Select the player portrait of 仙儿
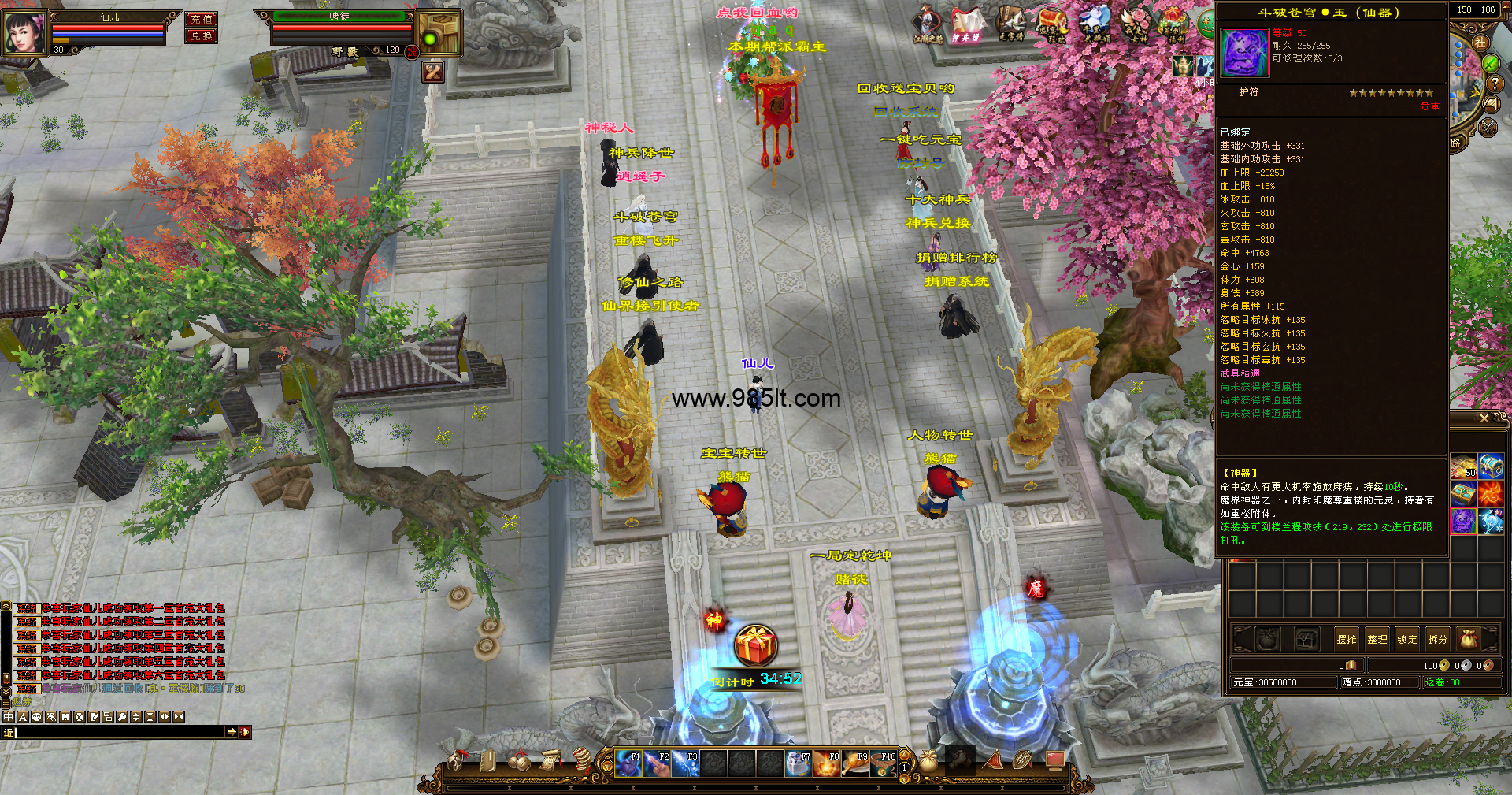This screenshot has height=795, width=1512. (24, 32)
